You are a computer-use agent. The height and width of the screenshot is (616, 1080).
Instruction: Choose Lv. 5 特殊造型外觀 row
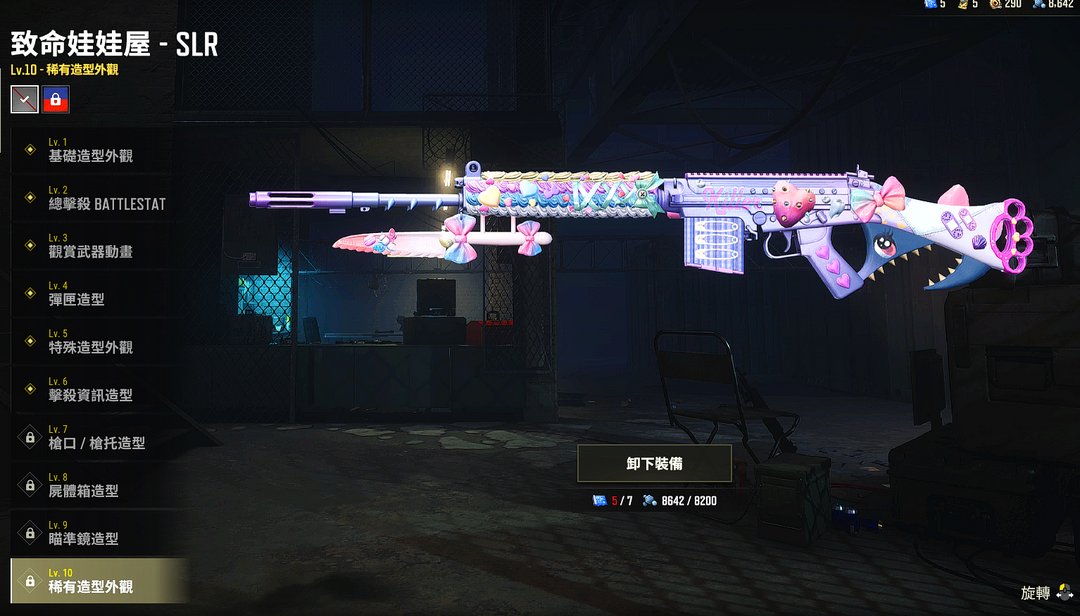click(95, 342)
